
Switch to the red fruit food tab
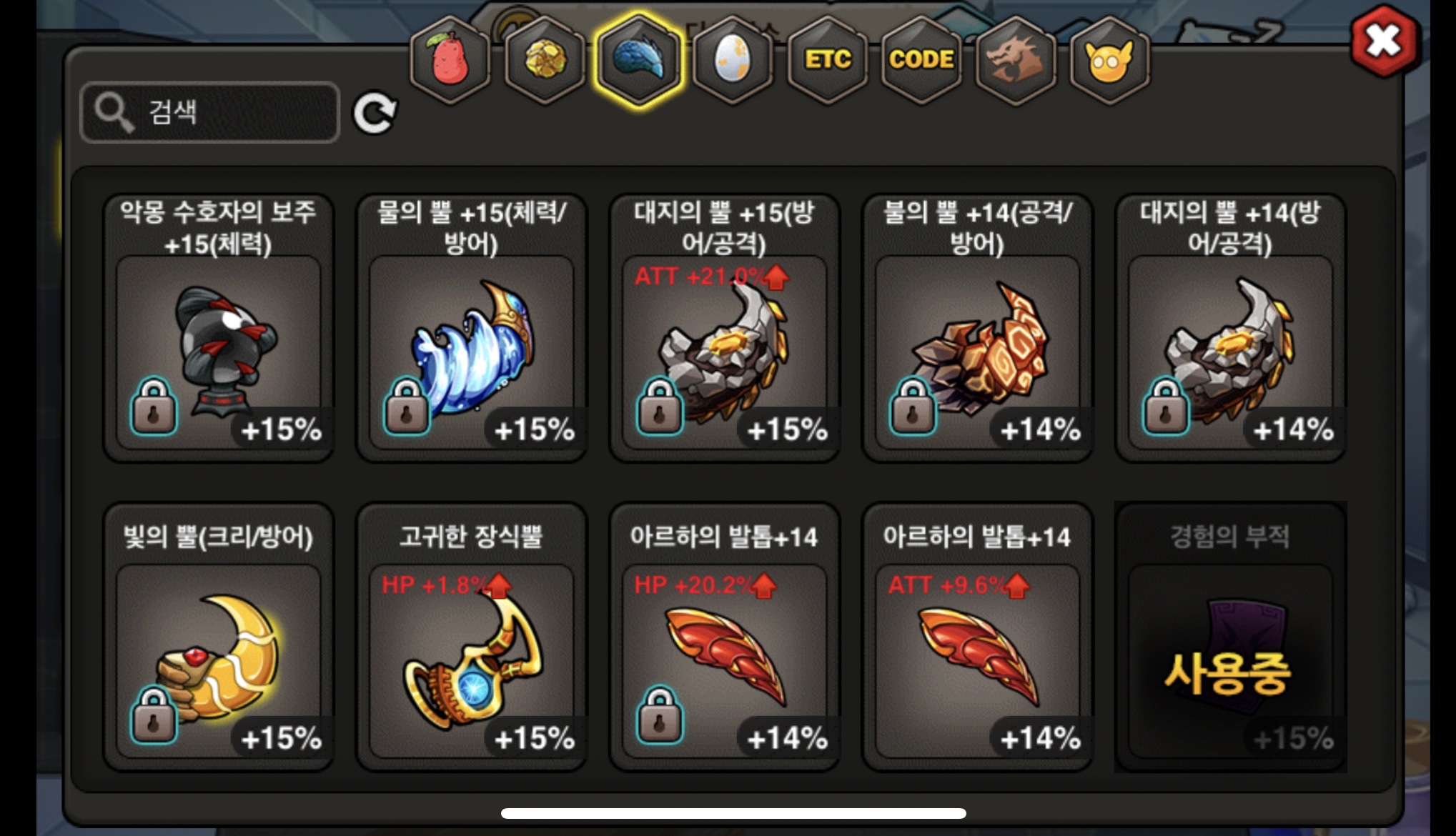[450, 60]
